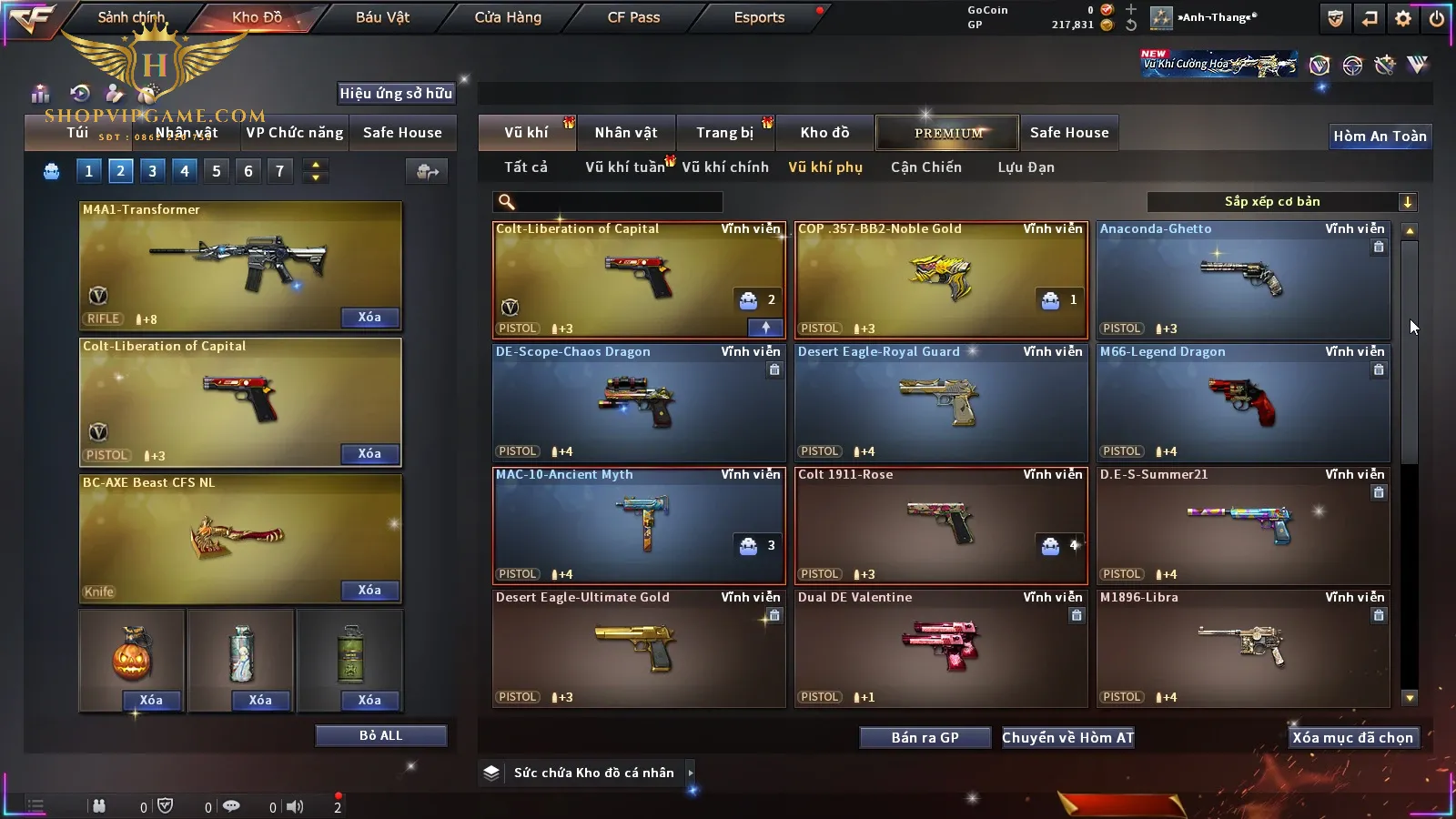This screenshot has height=819, width=1456.
Task: Choose the Desert Eagle-Ultimate Gold pistol
Action: click(639, 648)
